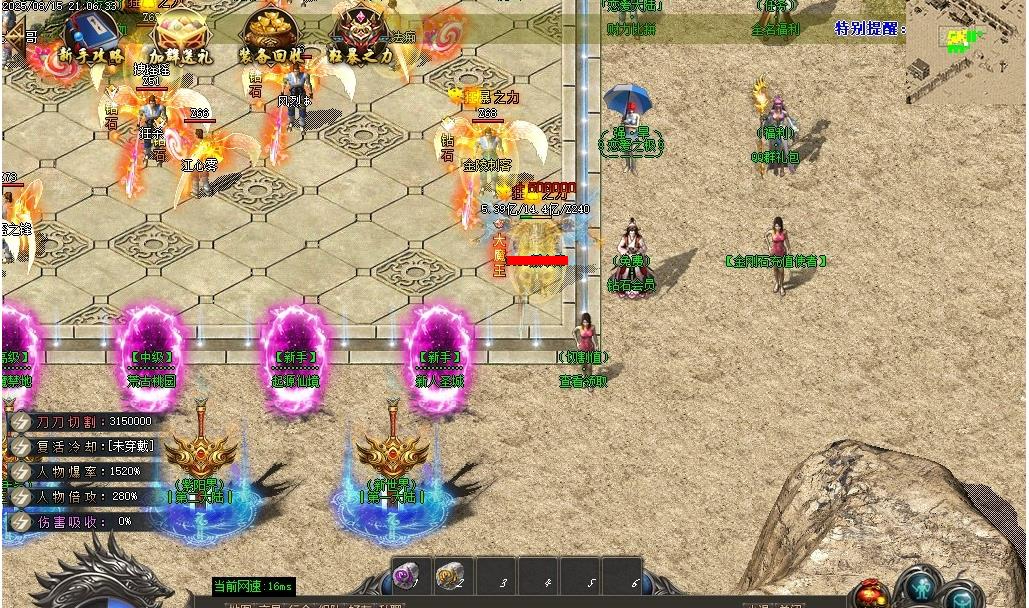Screen dimensions: 1029x608
Task: Use the purple scroll in hotbar slot 1
Action: (408, 576)
